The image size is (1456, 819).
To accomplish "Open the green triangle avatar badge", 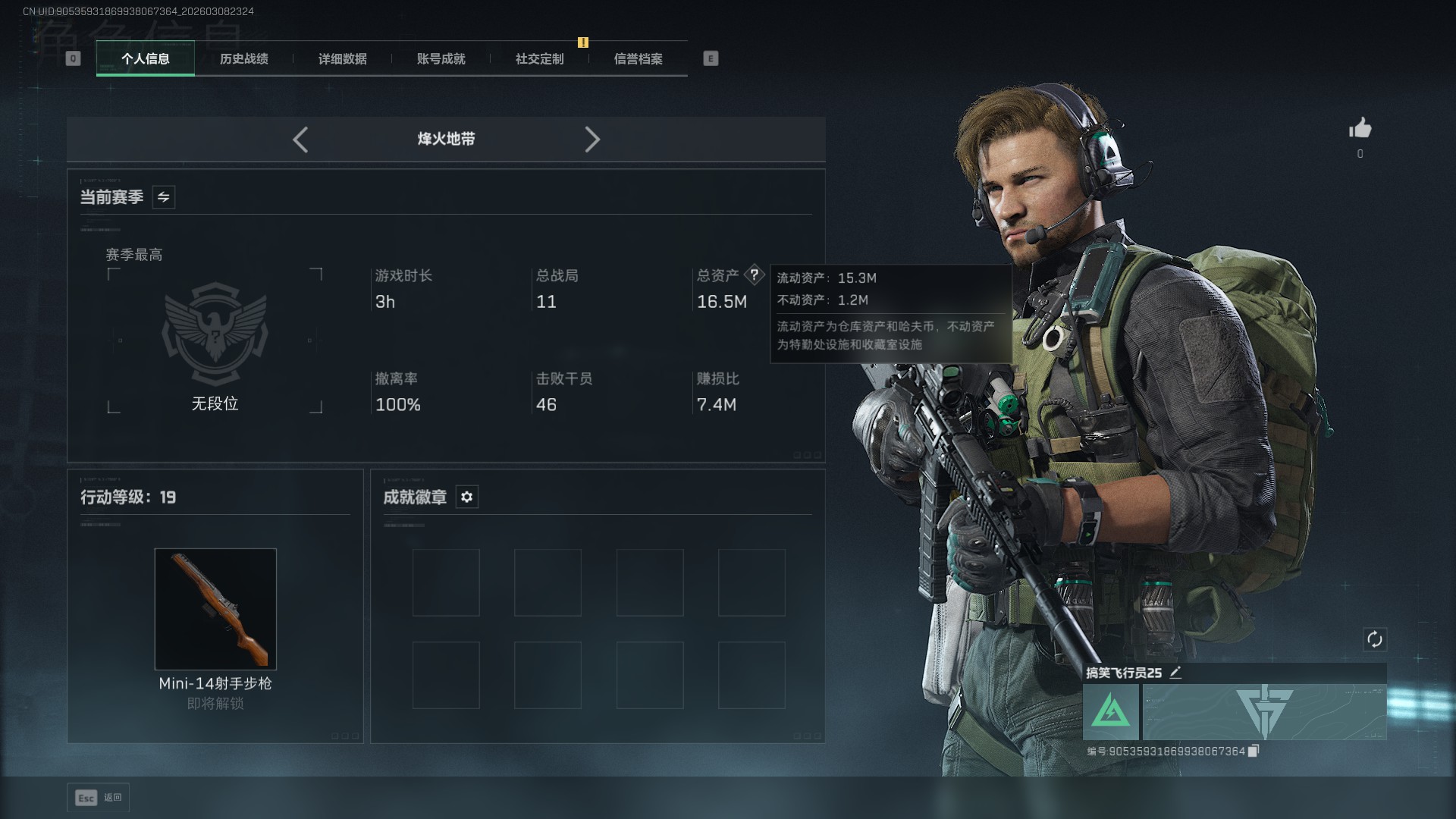I will (x=1110, y=712).
